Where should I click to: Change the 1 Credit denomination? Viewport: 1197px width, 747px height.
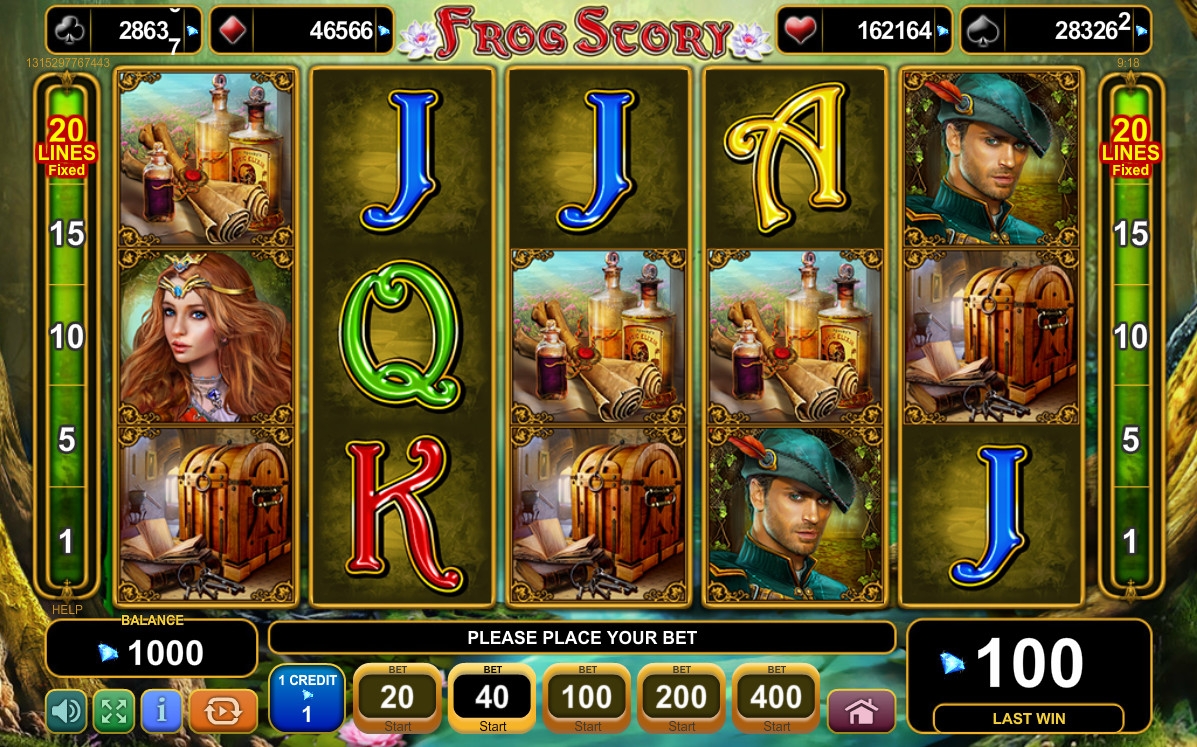(x=307, y=698)
